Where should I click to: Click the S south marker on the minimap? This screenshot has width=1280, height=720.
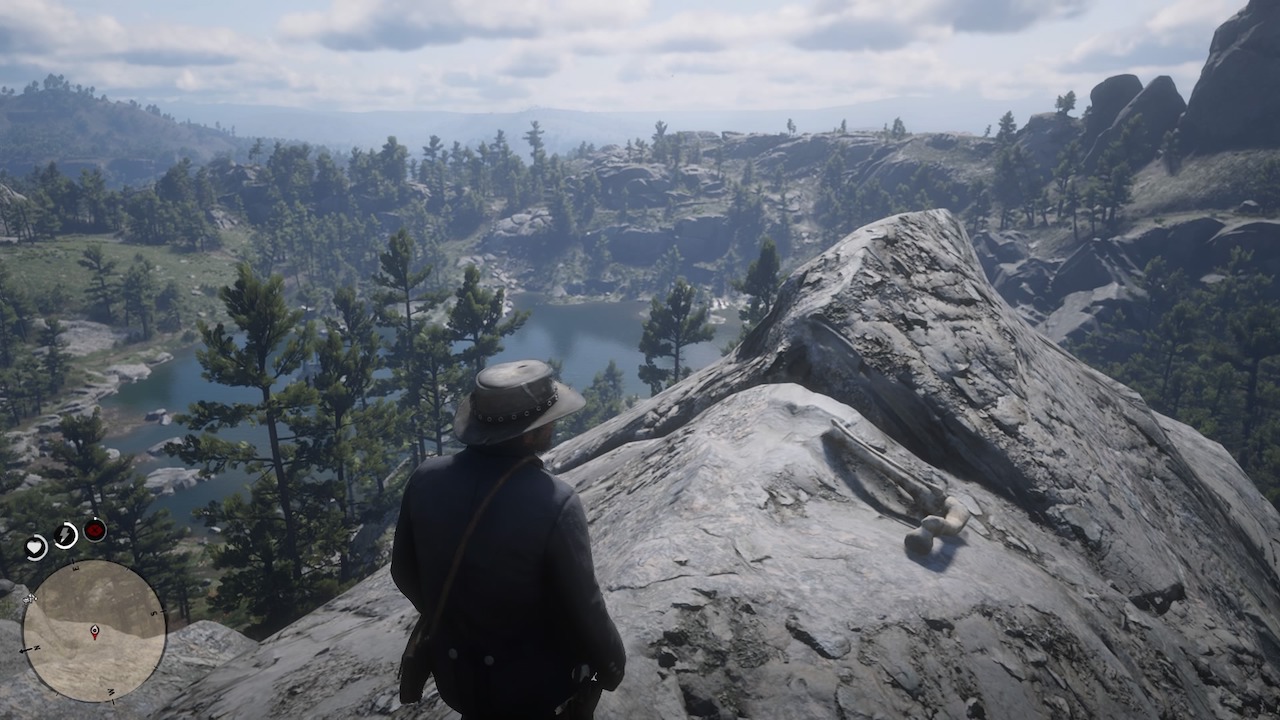pos(155,612)
